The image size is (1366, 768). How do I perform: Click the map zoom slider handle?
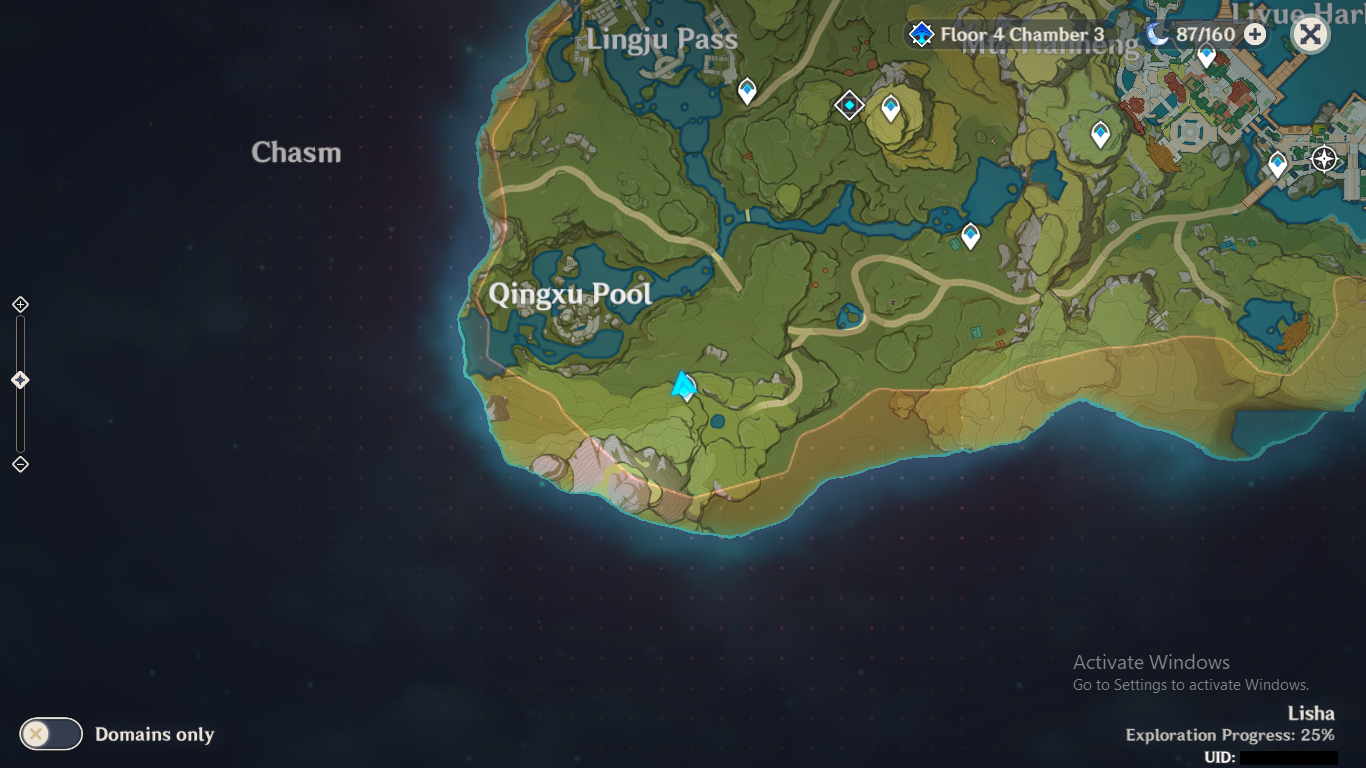pyautogui.click(x=20, y=380)
